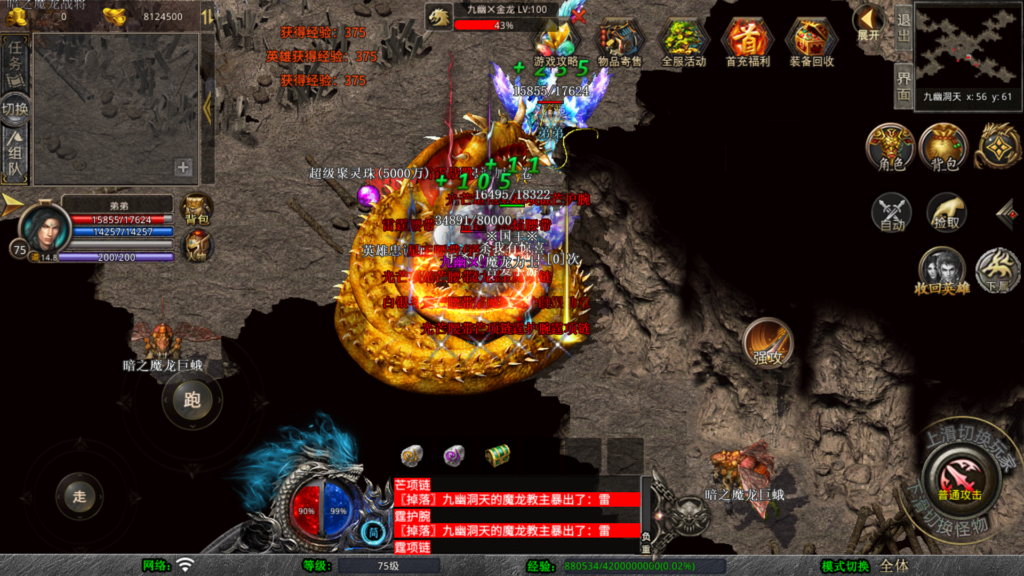Activate the 强攻 strong attack skill
This screenshot has height=576, width=1024.
point(767,343)
